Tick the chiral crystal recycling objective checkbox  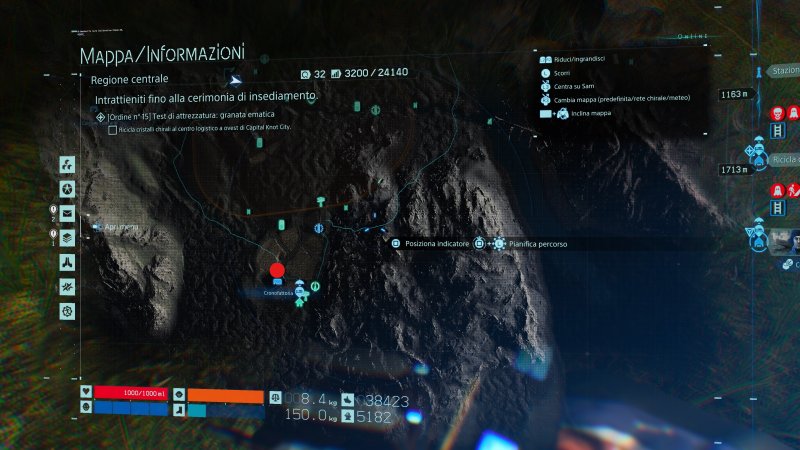(112, 130)
